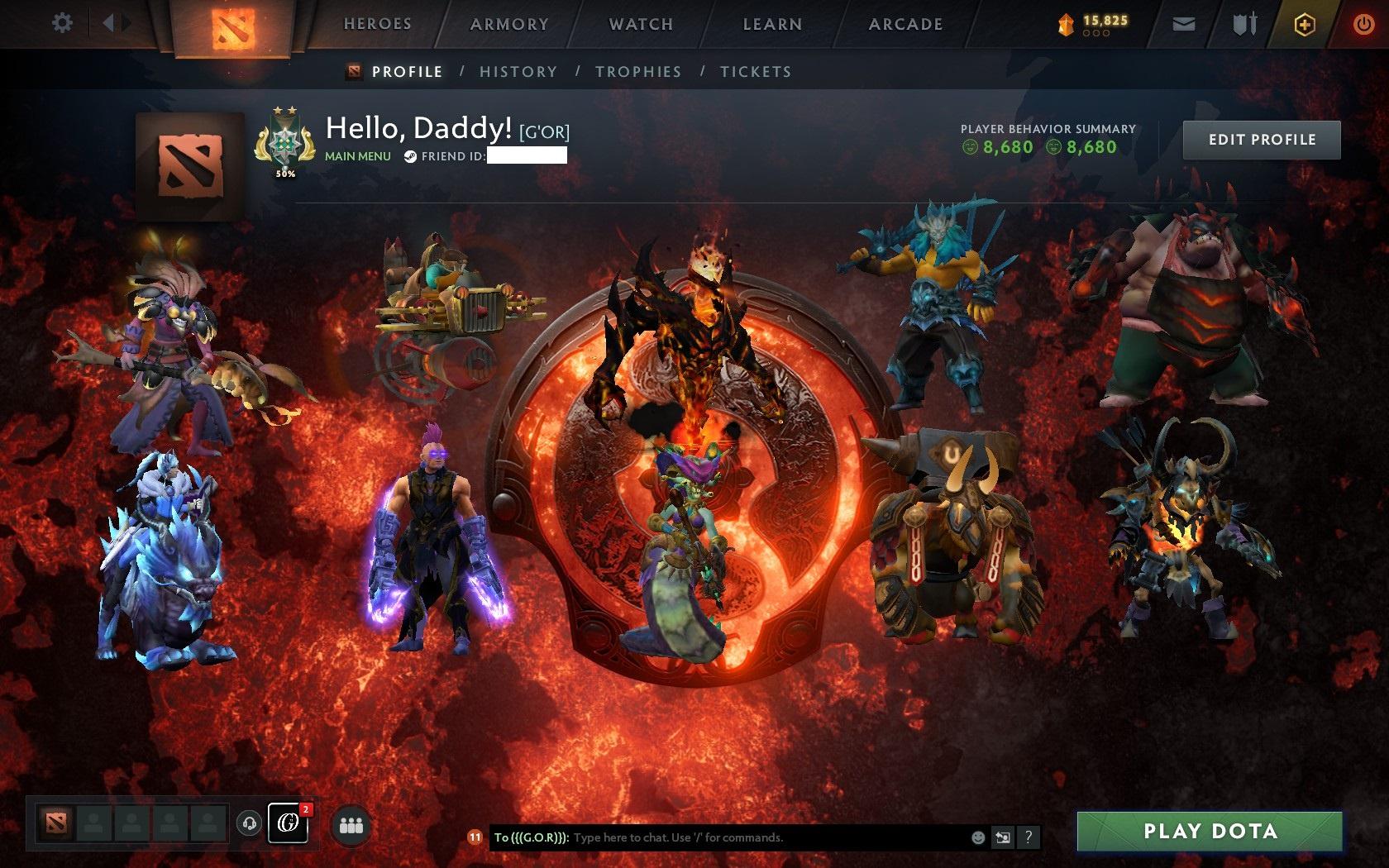Click the EDIT PROFILE button

coord(1261,140)
